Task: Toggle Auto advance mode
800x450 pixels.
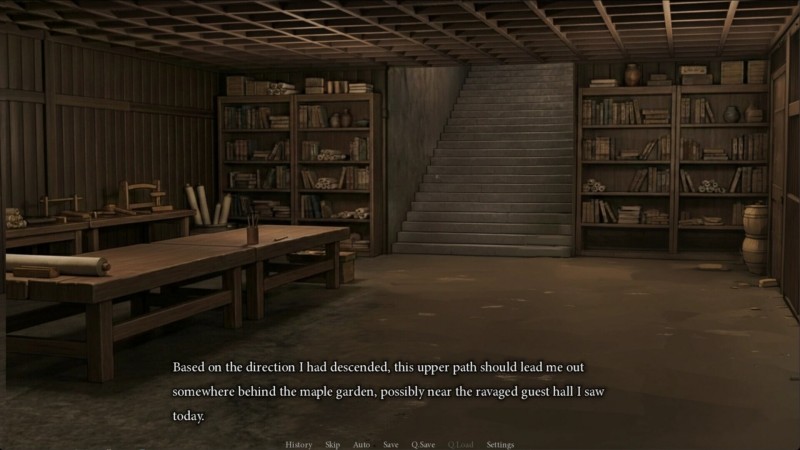Action: 361,444
